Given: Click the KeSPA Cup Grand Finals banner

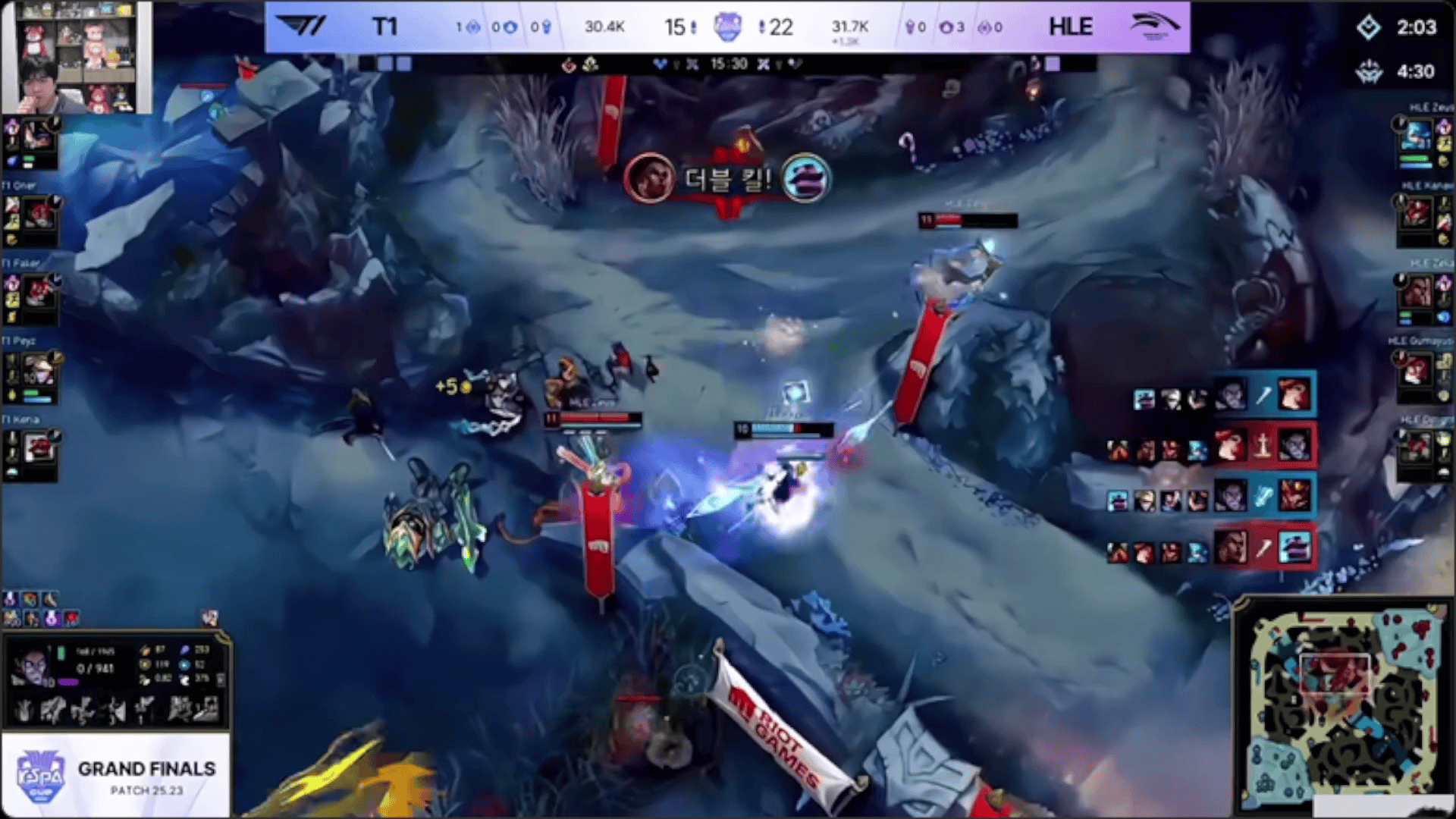Looking at the screenshot, I should click(x=116, y=774).
